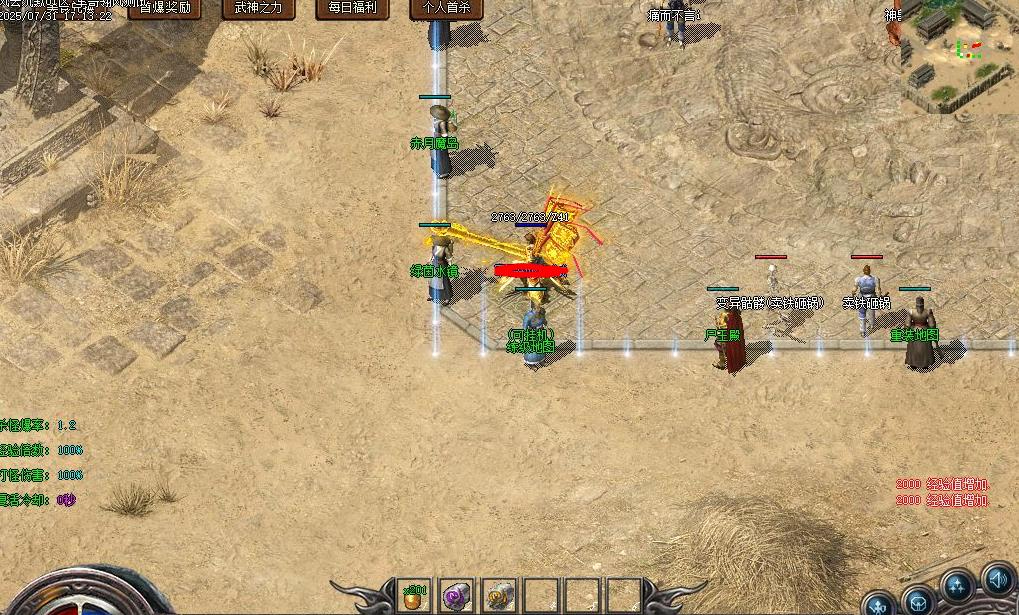
Task: Open the 武神之力 panel
Action: 258,8
